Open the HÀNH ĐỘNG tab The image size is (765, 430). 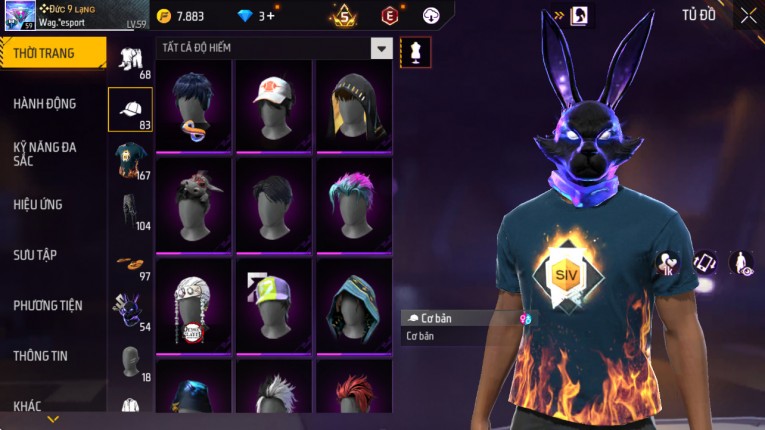[45, 103]
